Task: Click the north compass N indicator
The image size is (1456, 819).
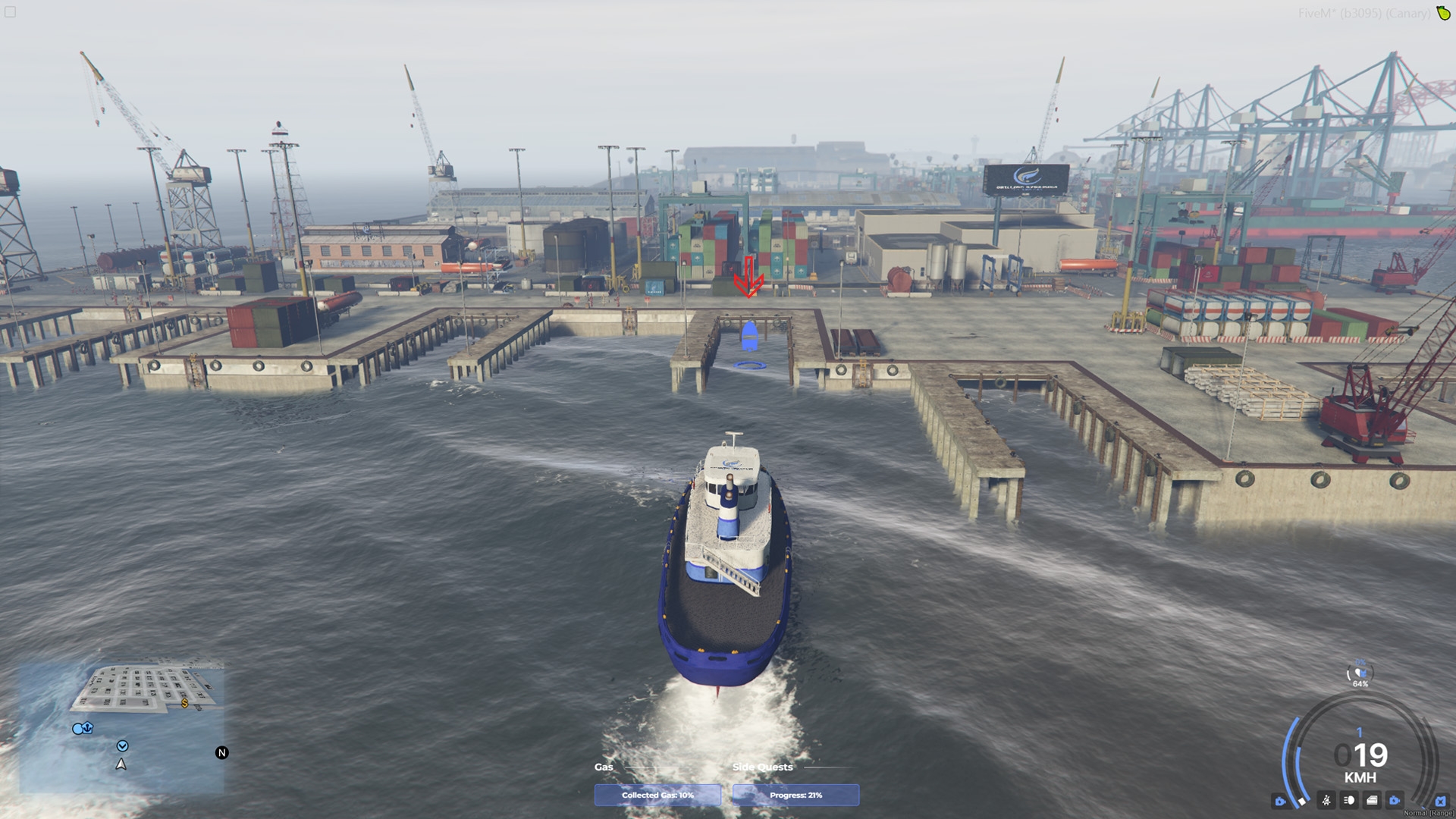Action: pyautogui.click(x=221, y=753)
